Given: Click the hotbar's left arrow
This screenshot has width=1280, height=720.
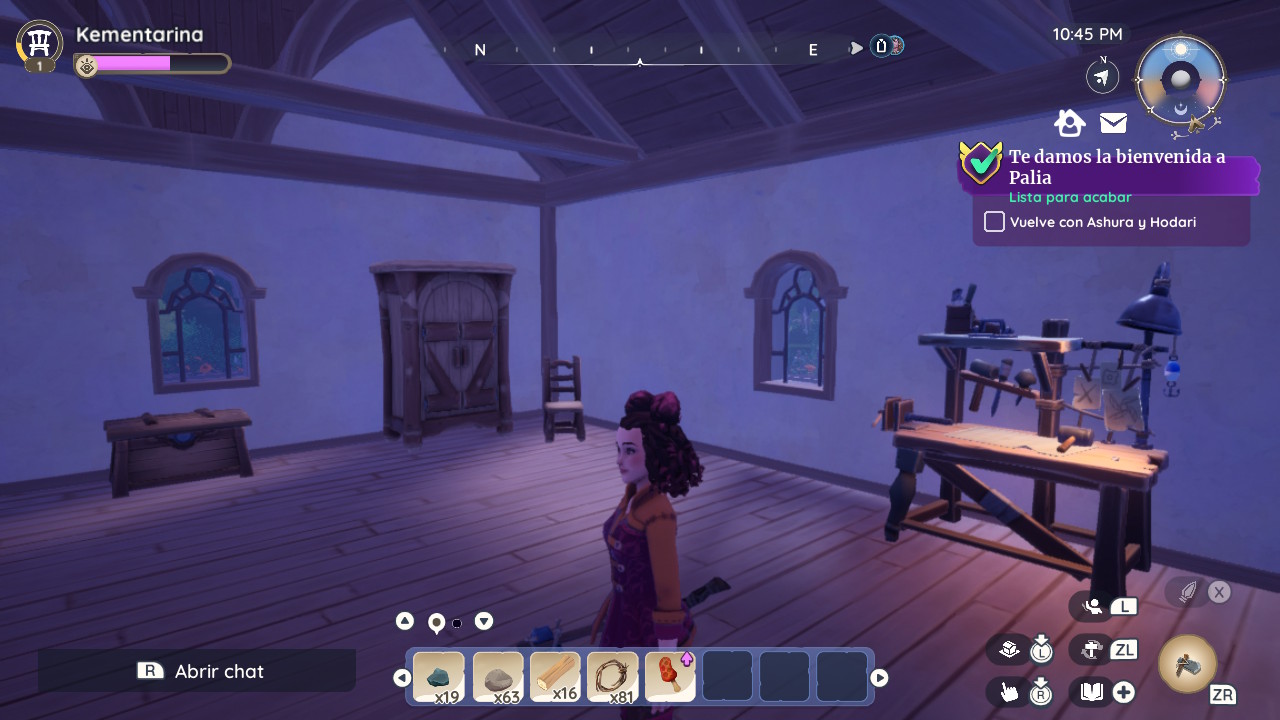Looking at the screenshot, I should 402,678.
